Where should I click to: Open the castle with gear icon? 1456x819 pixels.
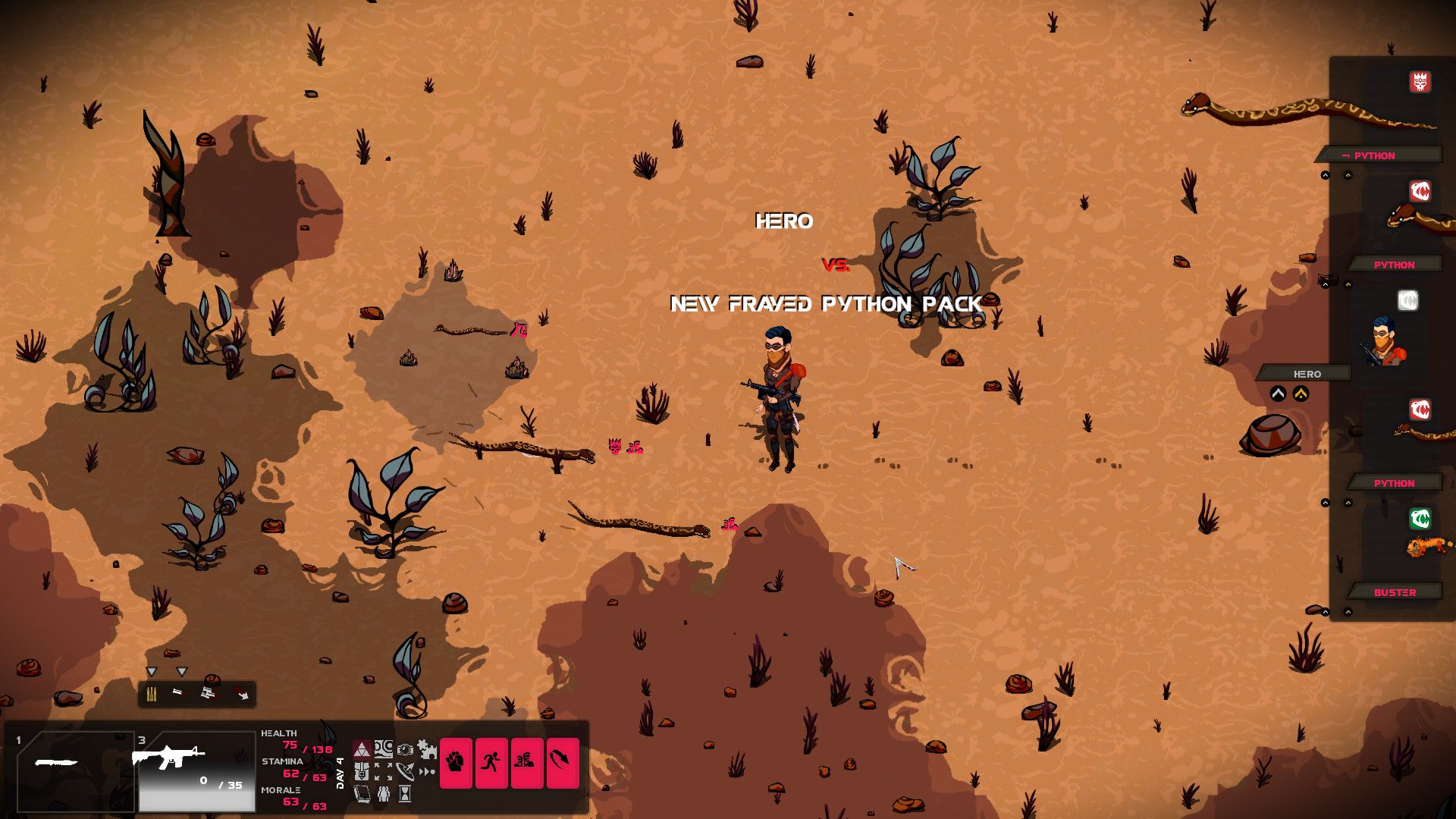[x=428, y=749]
